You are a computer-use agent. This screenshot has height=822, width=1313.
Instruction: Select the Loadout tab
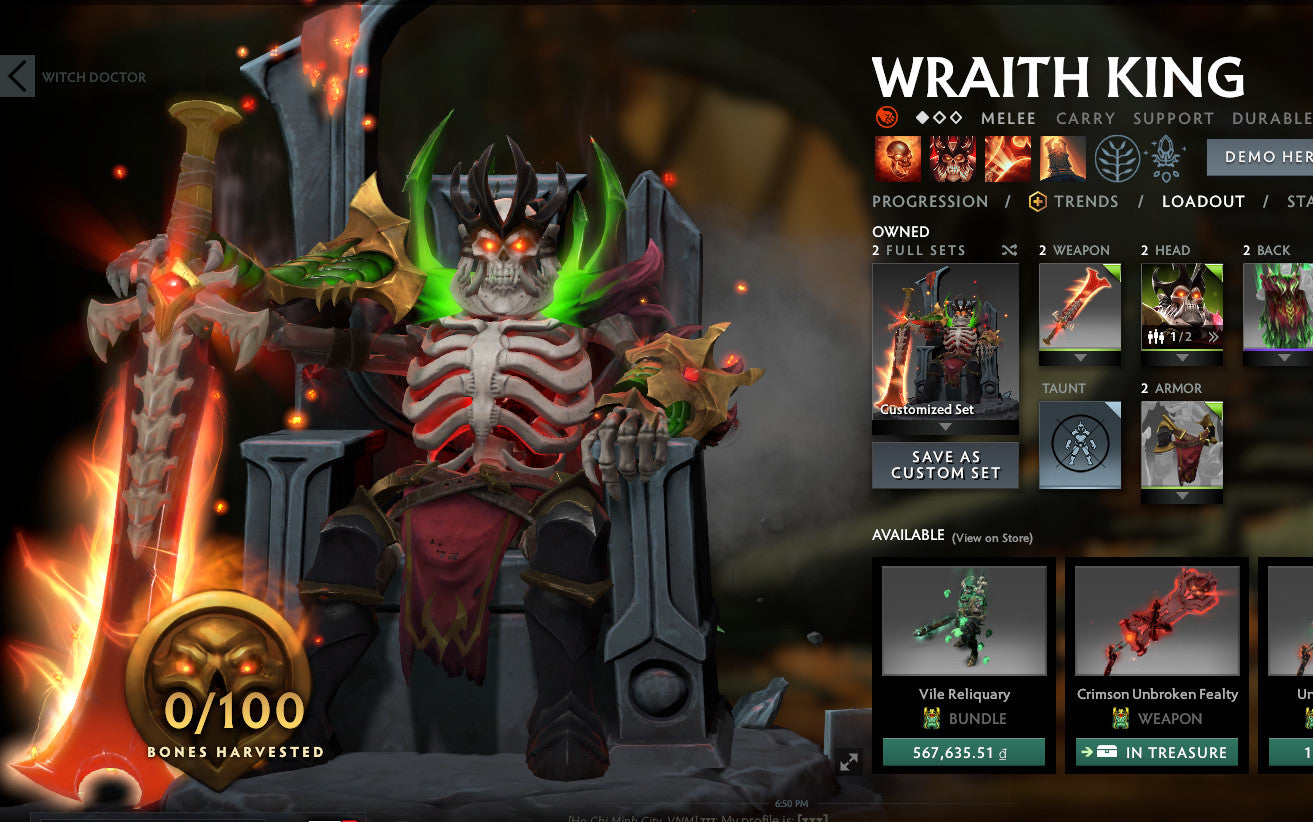point(1203,201)
